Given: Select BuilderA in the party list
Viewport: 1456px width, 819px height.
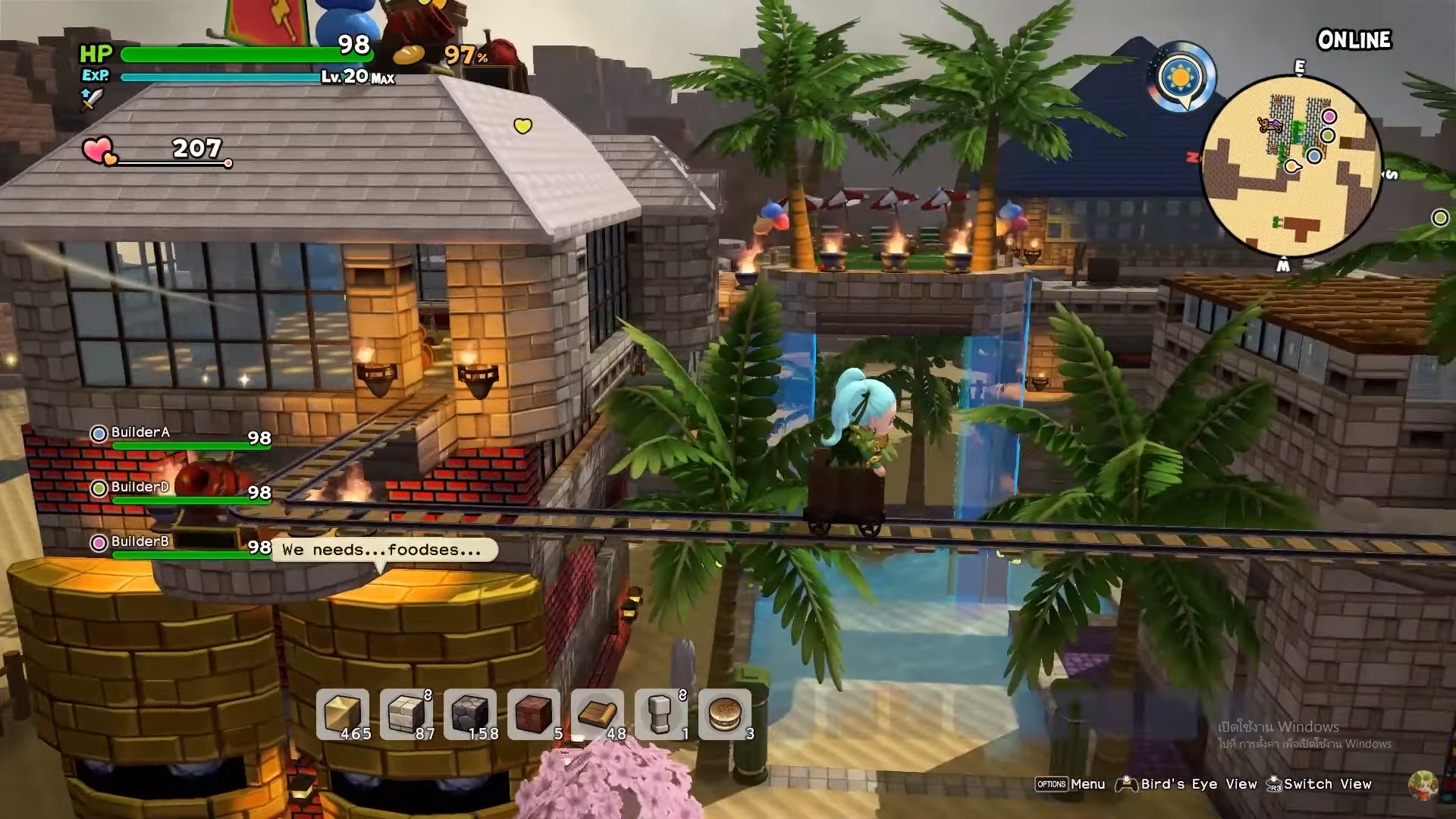Looking at the screenshot, I should (x=140, y=433).
